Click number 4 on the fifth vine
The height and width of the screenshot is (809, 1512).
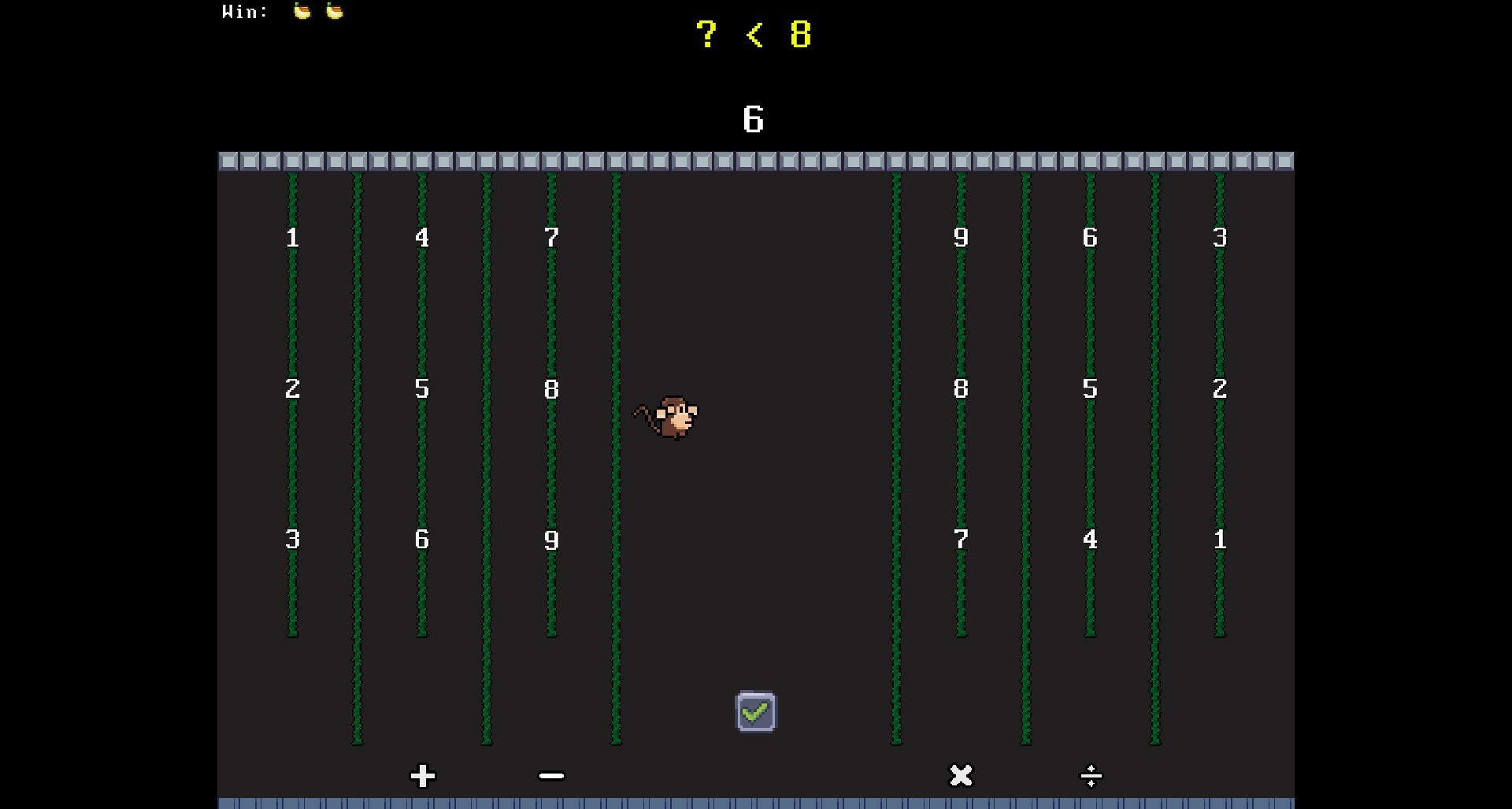click(1090, 540)
